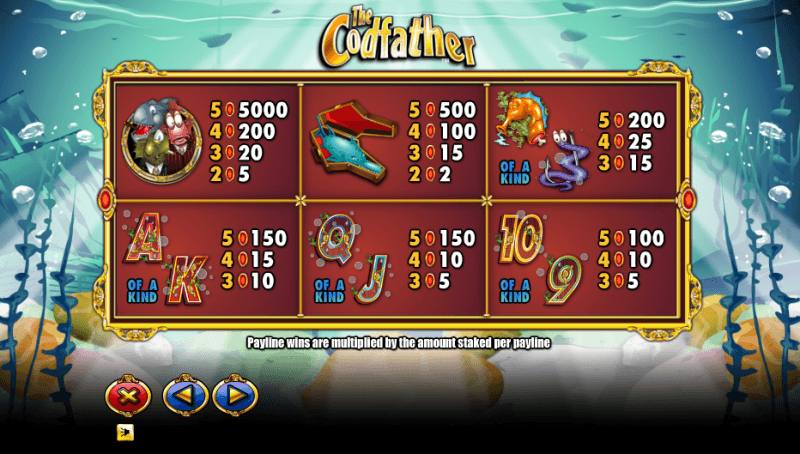Go to the previous paytable page
The width and height of the screenshot is (800, 454).
tap(185, 397)
